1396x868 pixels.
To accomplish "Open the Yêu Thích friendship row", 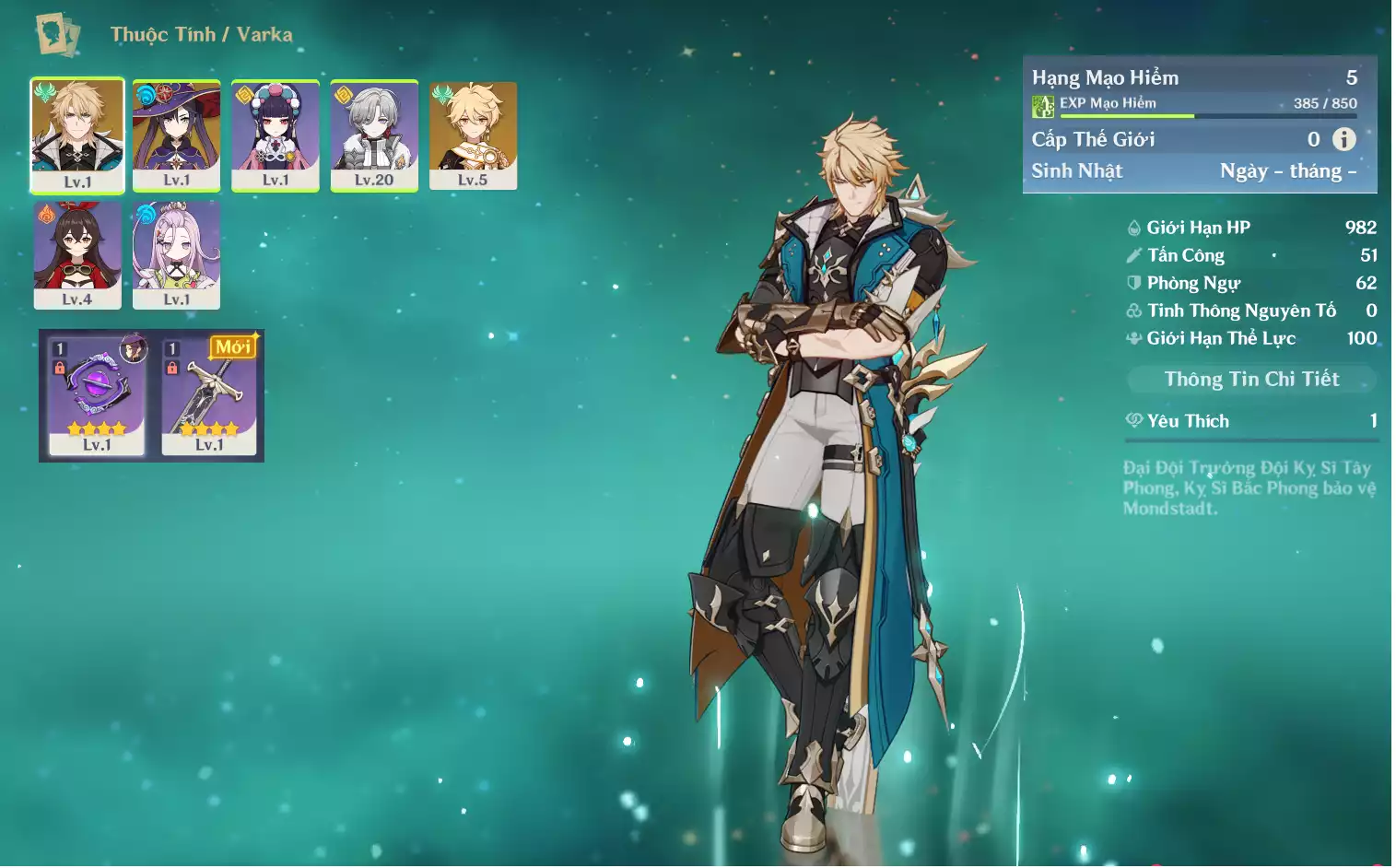I will (1250, 421).
